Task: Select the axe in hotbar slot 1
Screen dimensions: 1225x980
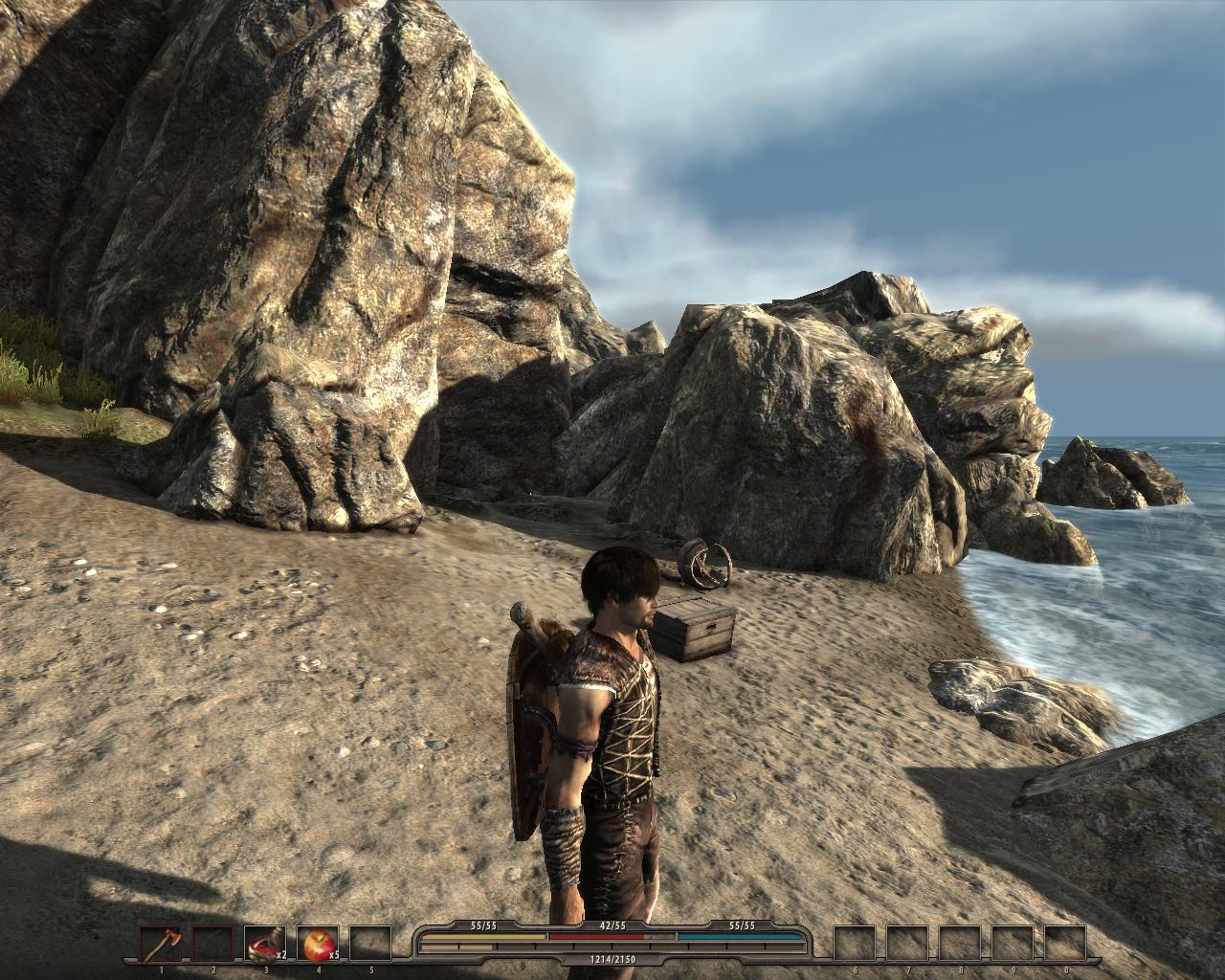Action: point(159,944)
